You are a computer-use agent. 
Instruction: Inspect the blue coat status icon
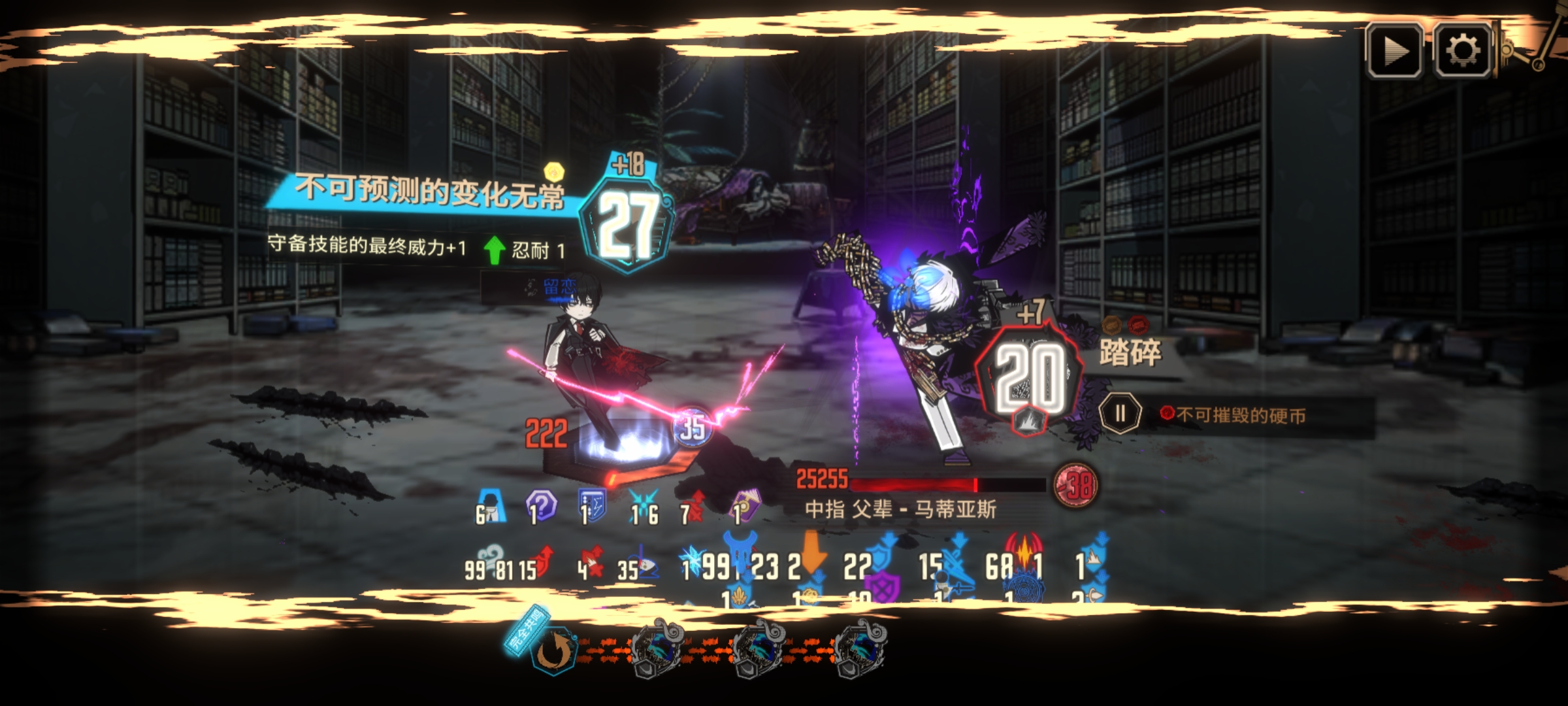click(x=491, y=505)
